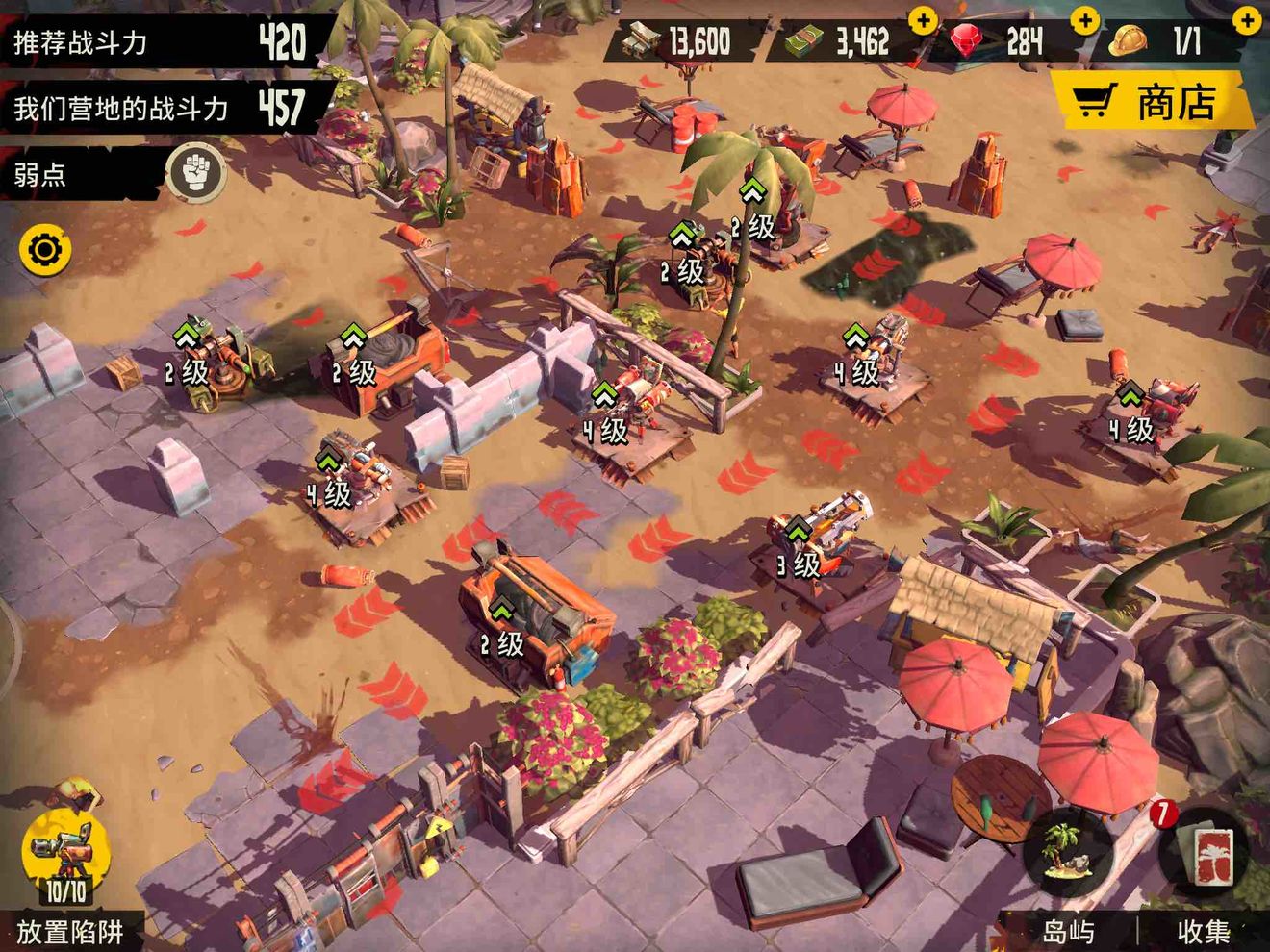Tap the fist icon beside 弱点
Screen dimensions: 1270x952
coord(197,173)
